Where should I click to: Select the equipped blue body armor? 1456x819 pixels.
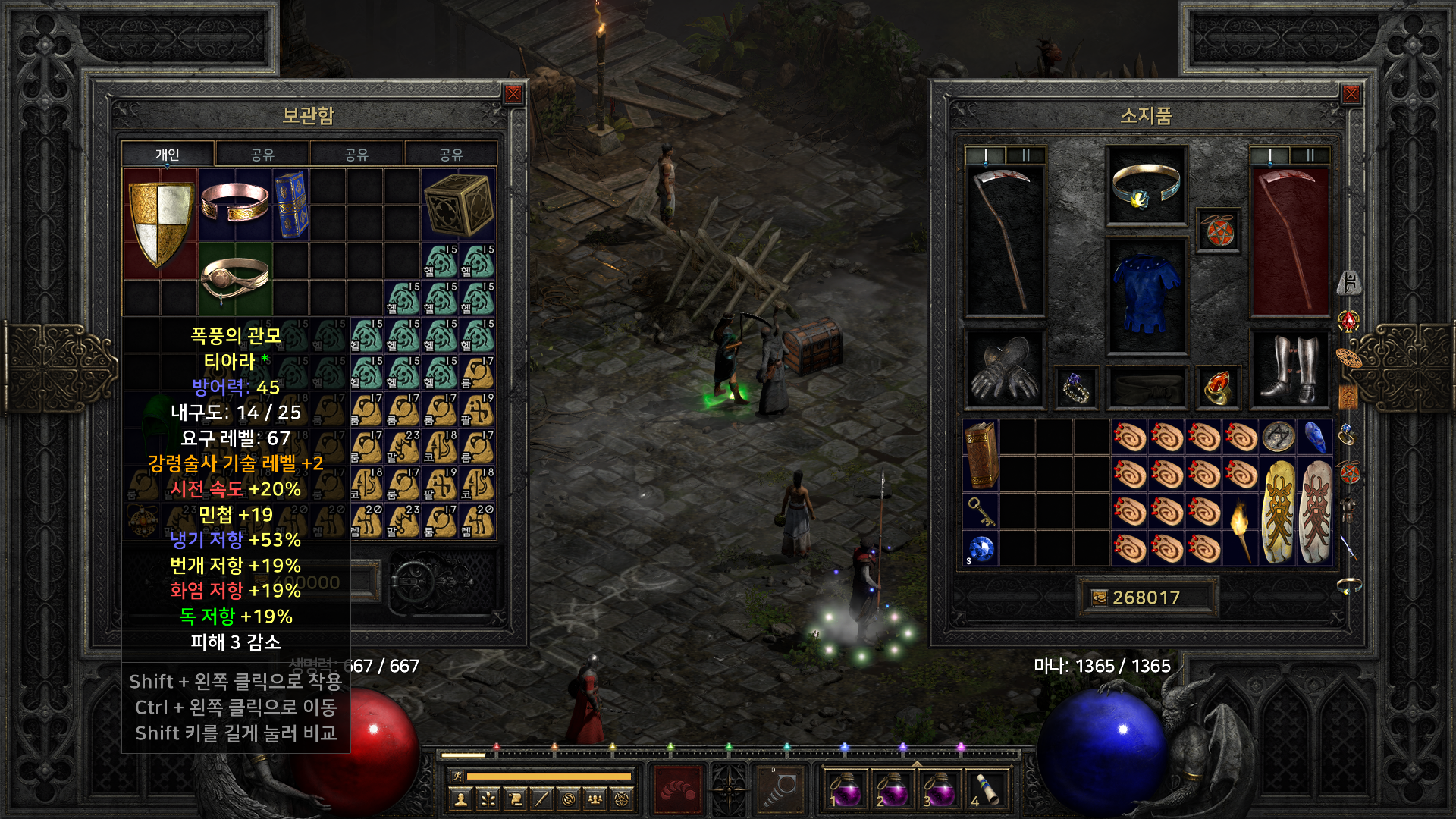(x=1145, y=296)
